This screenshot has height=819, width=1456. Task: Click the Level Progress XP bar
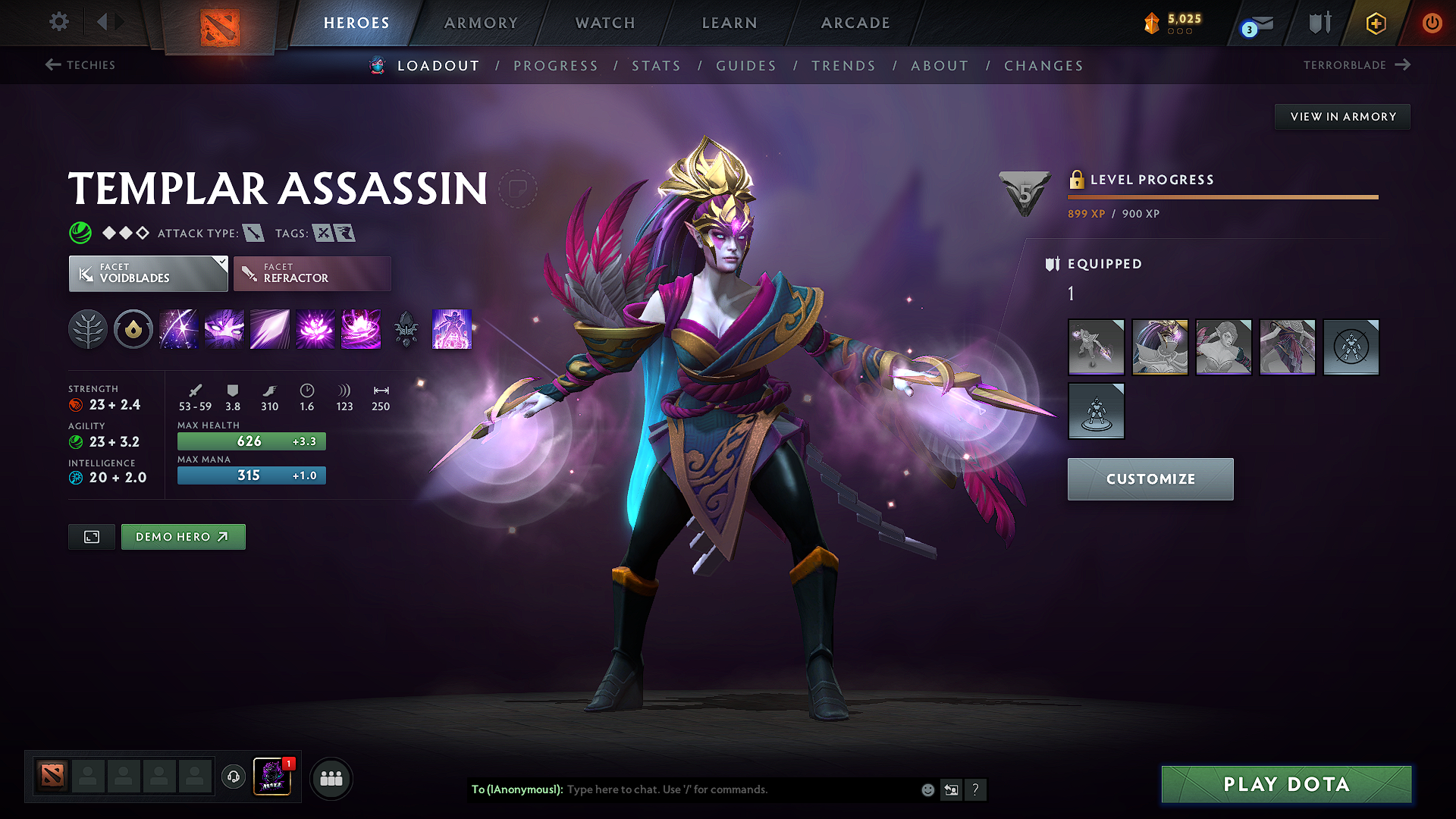tap(1221, 197)
